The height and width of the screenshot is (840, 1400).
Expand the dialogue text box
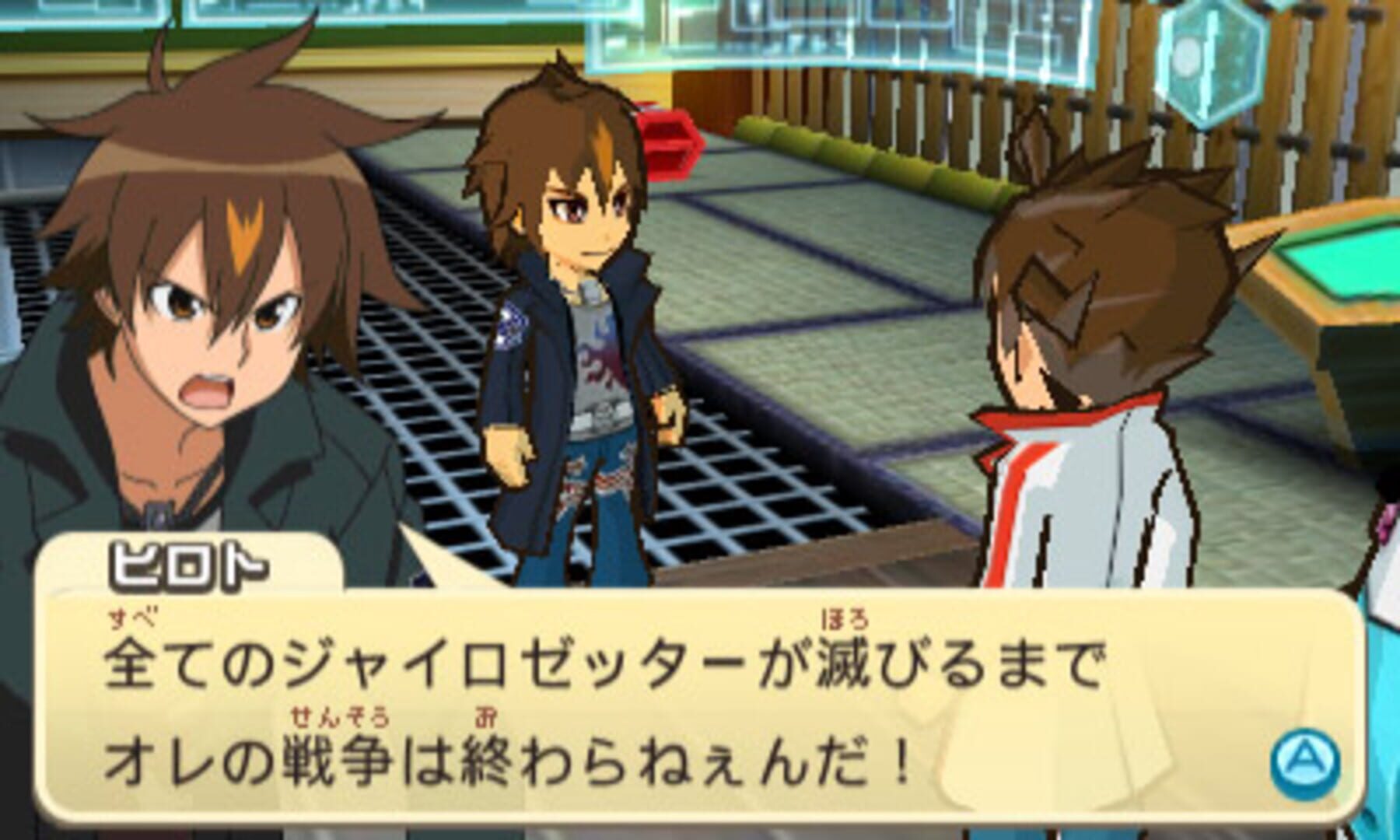(700, 700)
